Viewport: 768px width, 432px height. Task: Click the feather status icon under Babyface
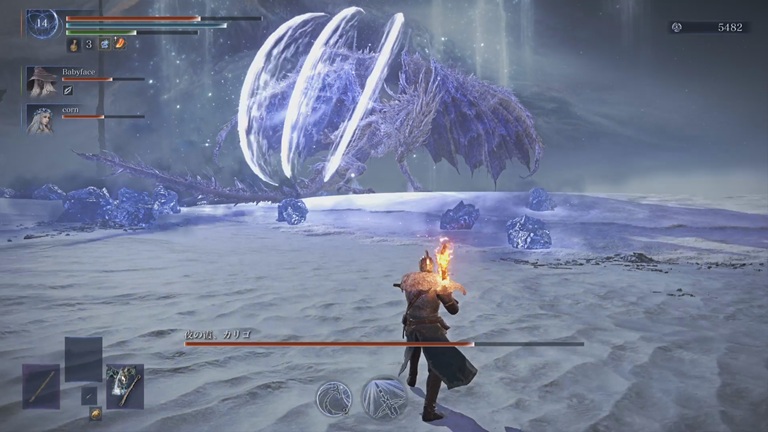pyautogui.click(x=68, y=91)
